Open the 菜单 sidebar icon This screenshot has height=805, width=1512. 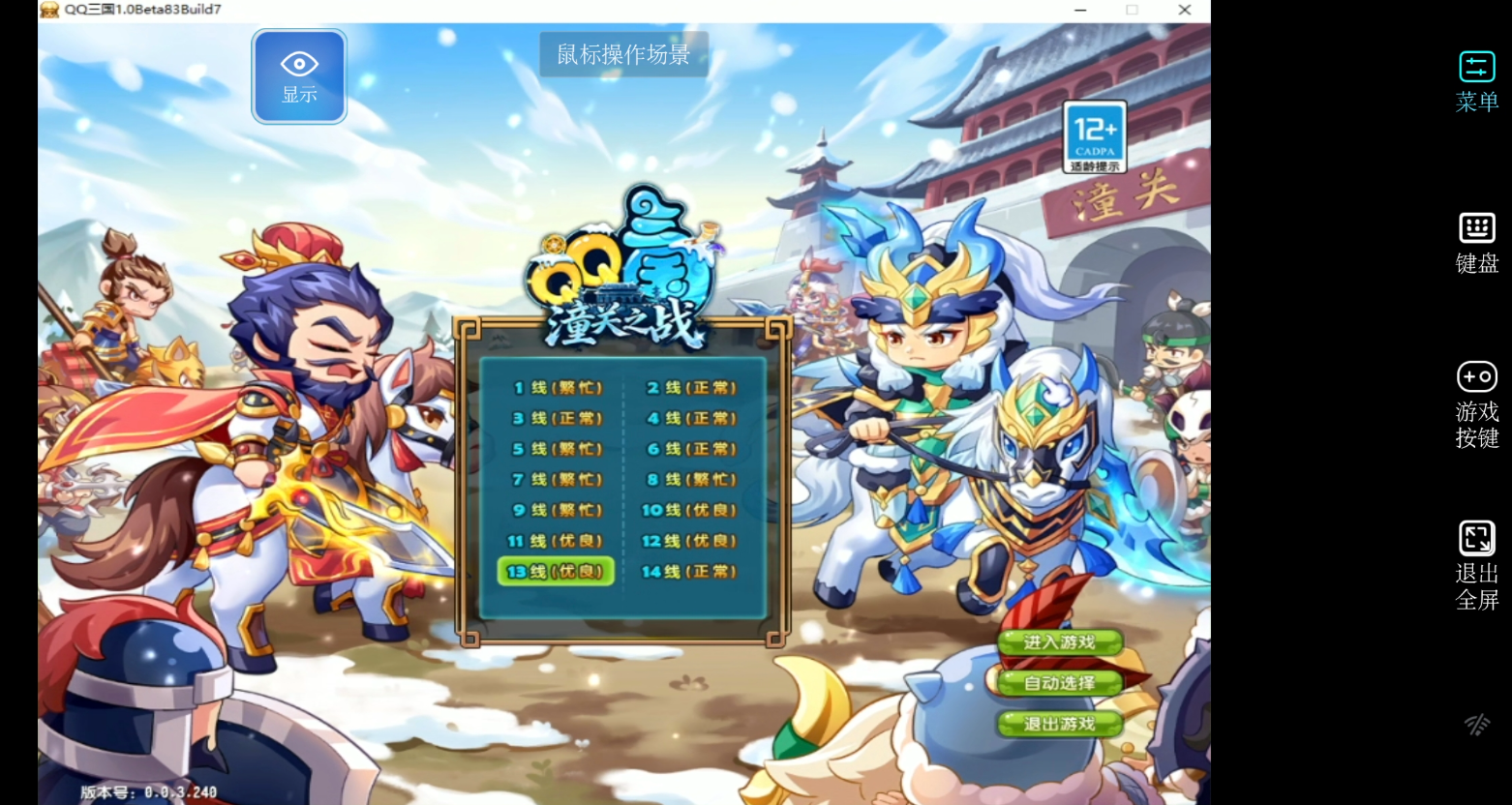1475,67
